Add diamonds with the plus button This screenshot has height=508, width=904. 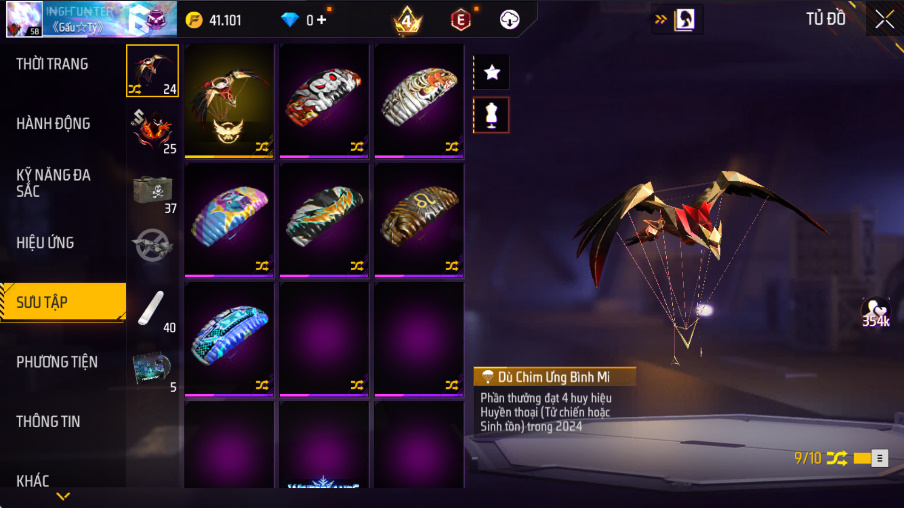tap(321, 20)
